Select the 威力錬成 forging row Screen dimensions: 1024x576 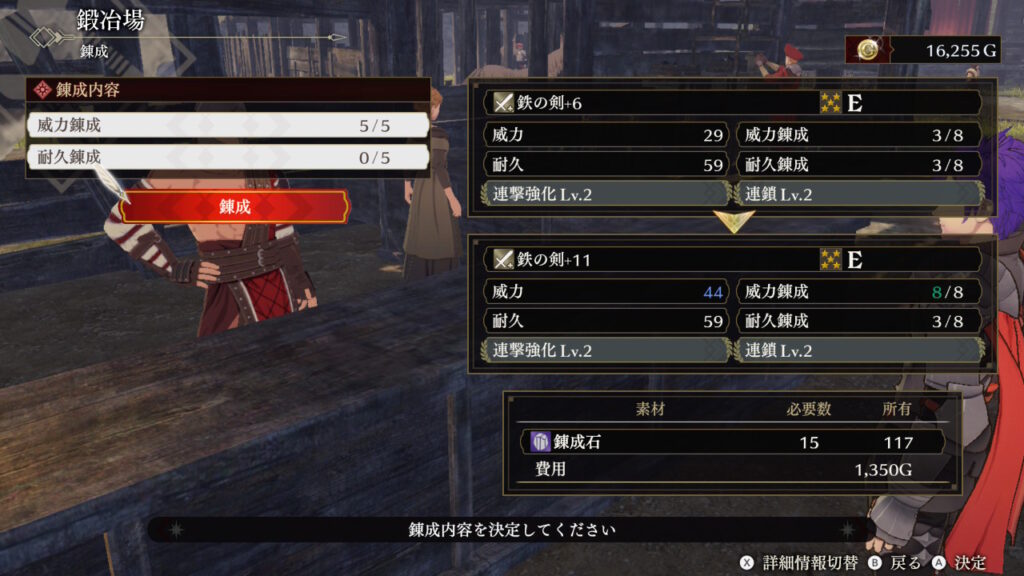point(228,126)
